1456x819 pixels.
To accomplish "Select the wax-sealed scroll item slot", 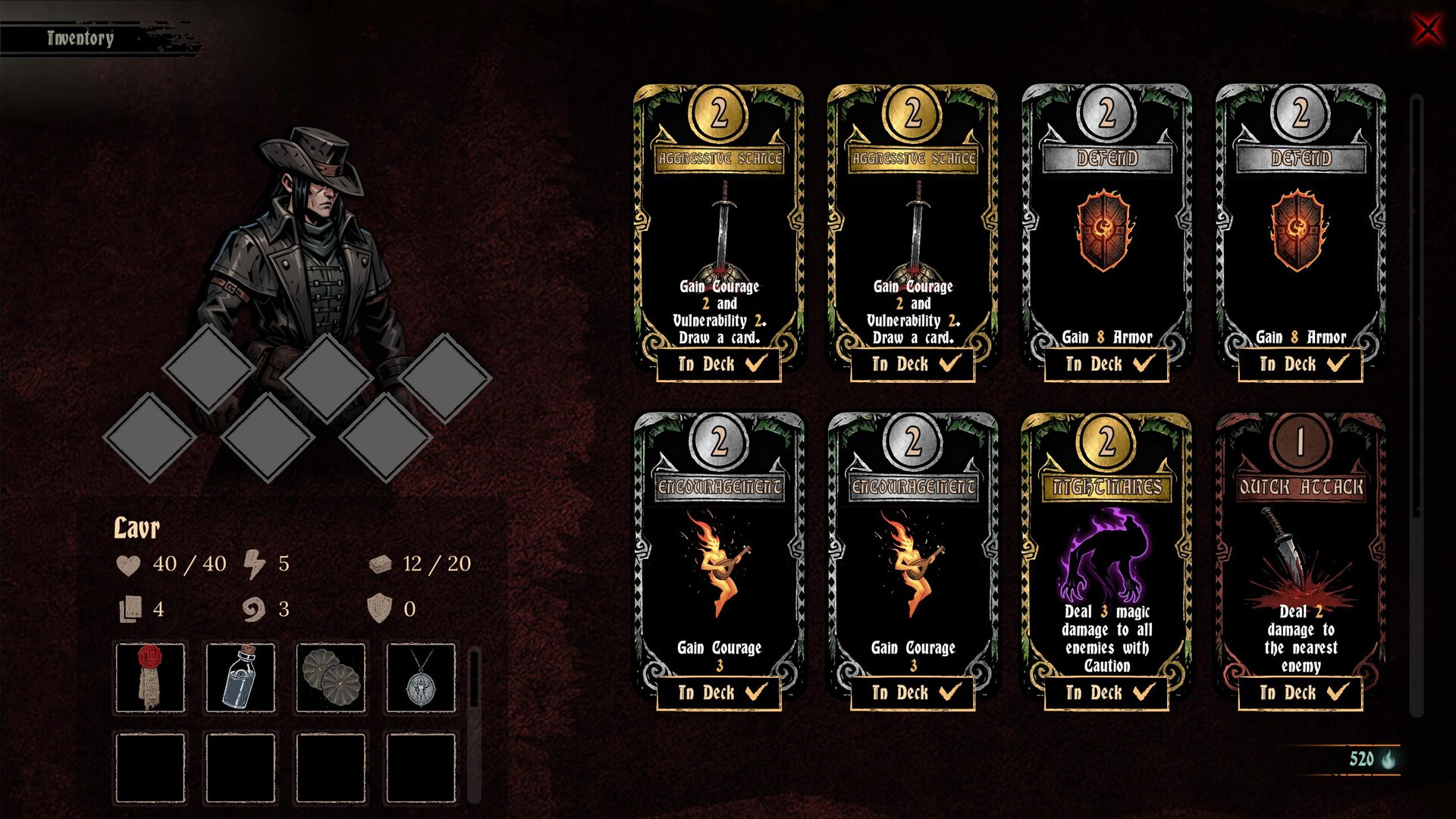I will pyautogui.click(x=150, y=677).
